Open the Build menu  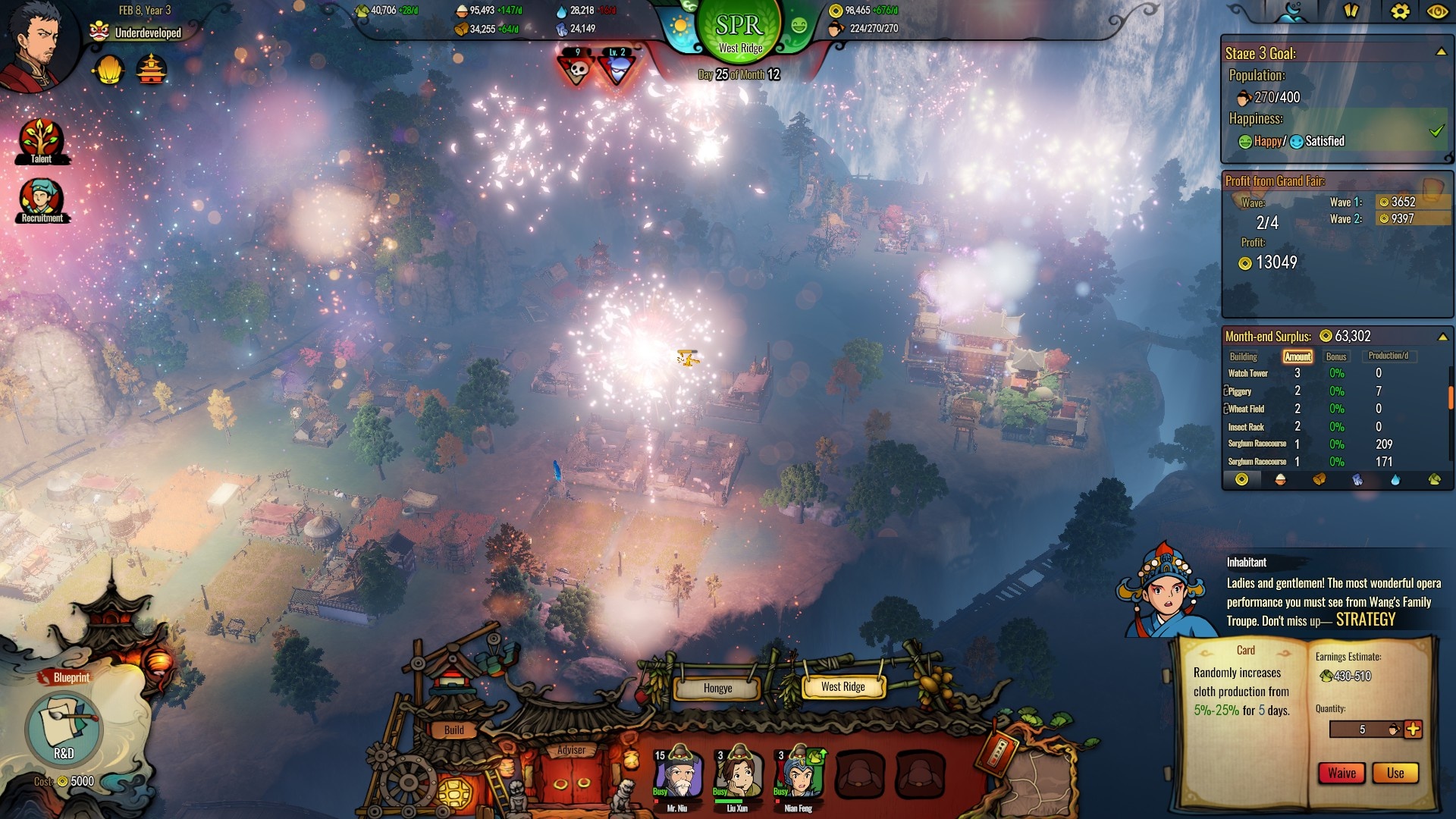tap(453, 730)
